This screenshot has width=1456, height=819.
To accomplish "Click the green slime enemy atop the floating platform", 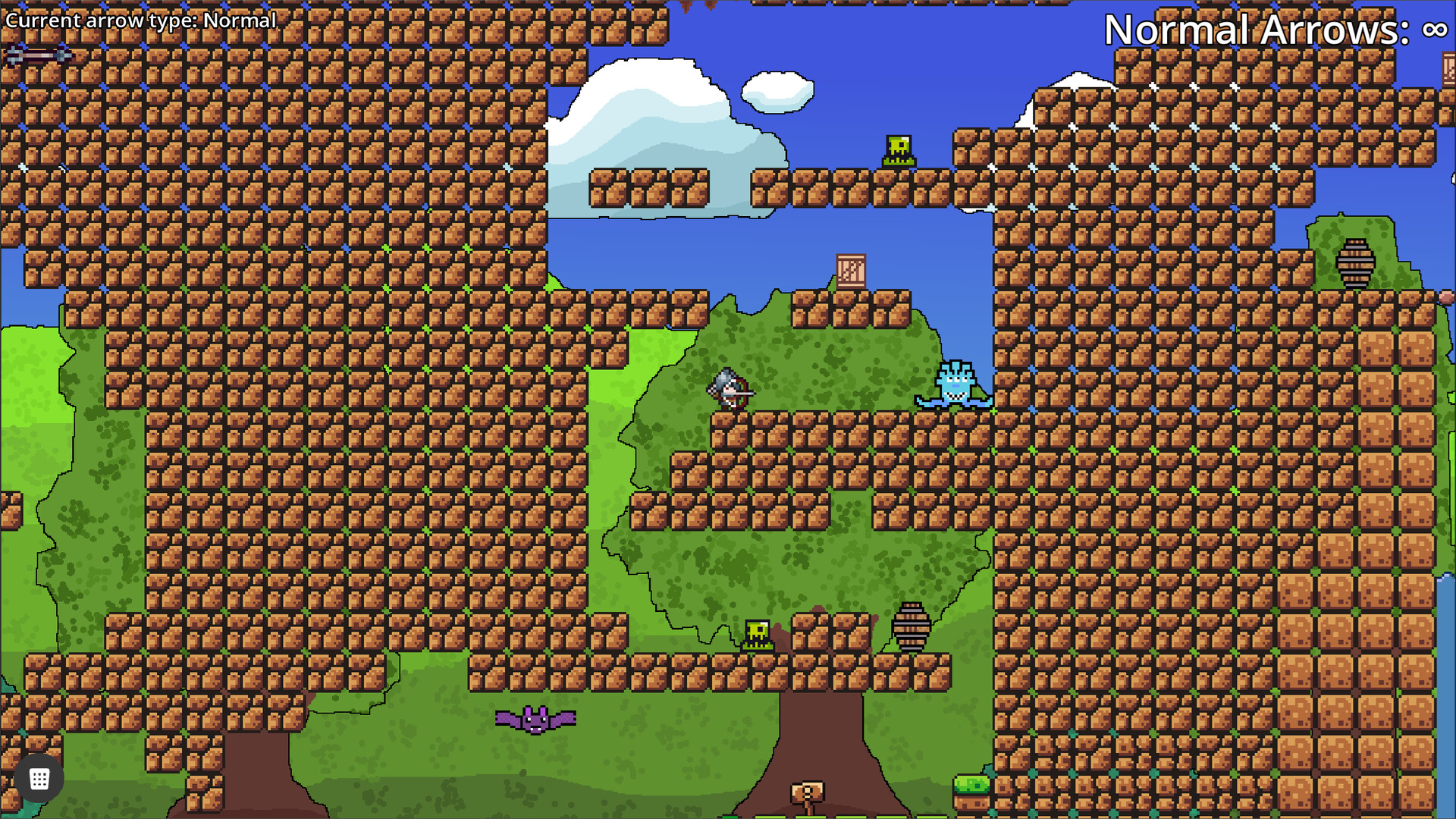I will point(897,149).
